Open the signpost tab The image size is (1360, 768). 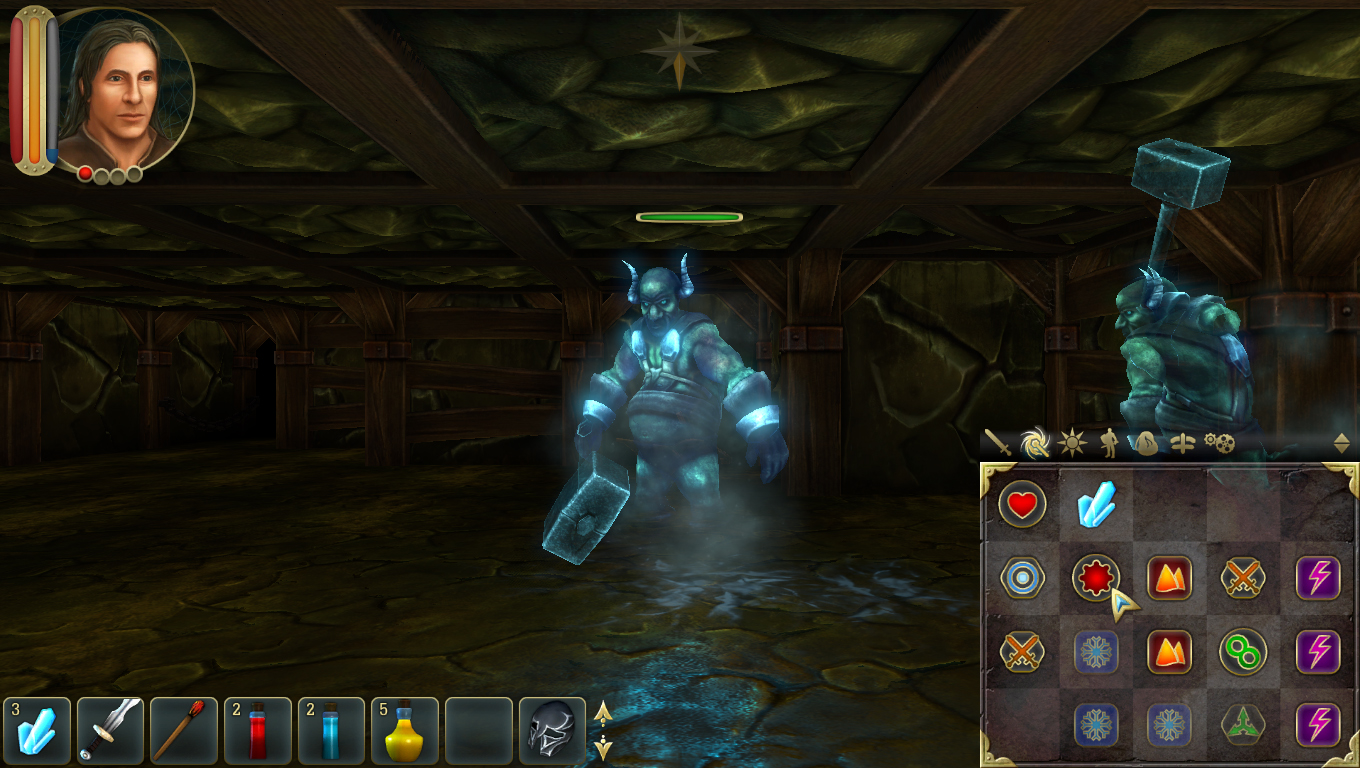click(x=1182, y=443)
